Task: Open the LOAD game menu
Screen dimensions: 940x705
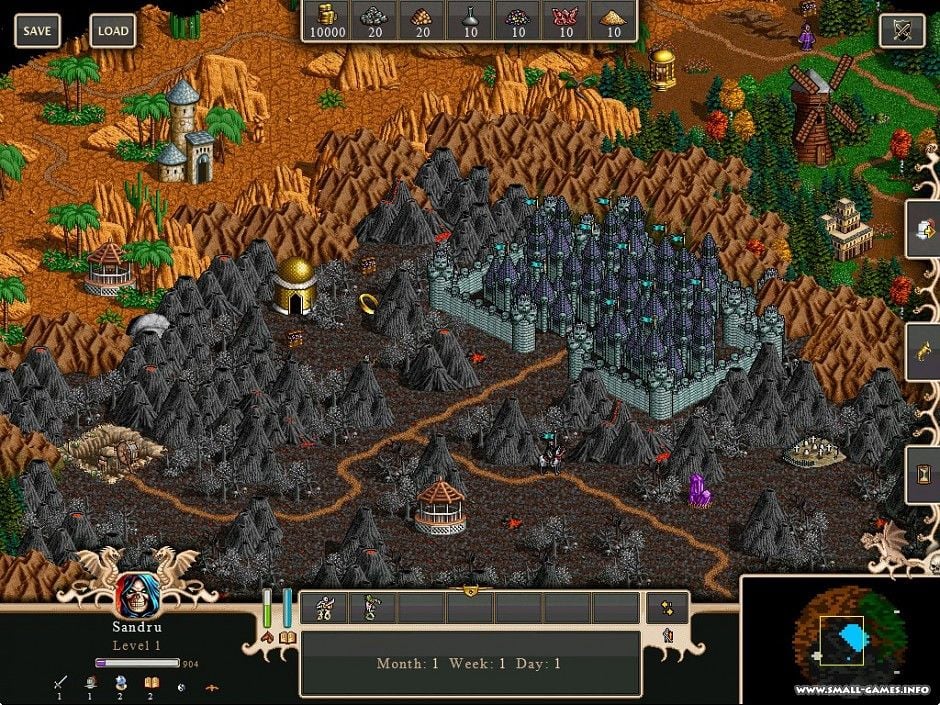Action: click(112, 30)
